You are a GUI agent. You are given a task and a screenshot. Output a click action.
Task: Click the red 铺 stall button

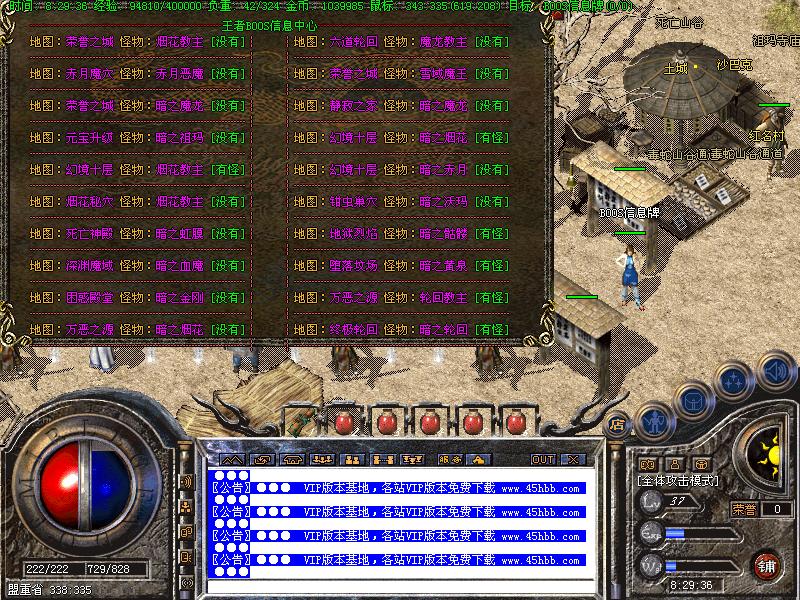pyautogui.click(x=767, y=563)
